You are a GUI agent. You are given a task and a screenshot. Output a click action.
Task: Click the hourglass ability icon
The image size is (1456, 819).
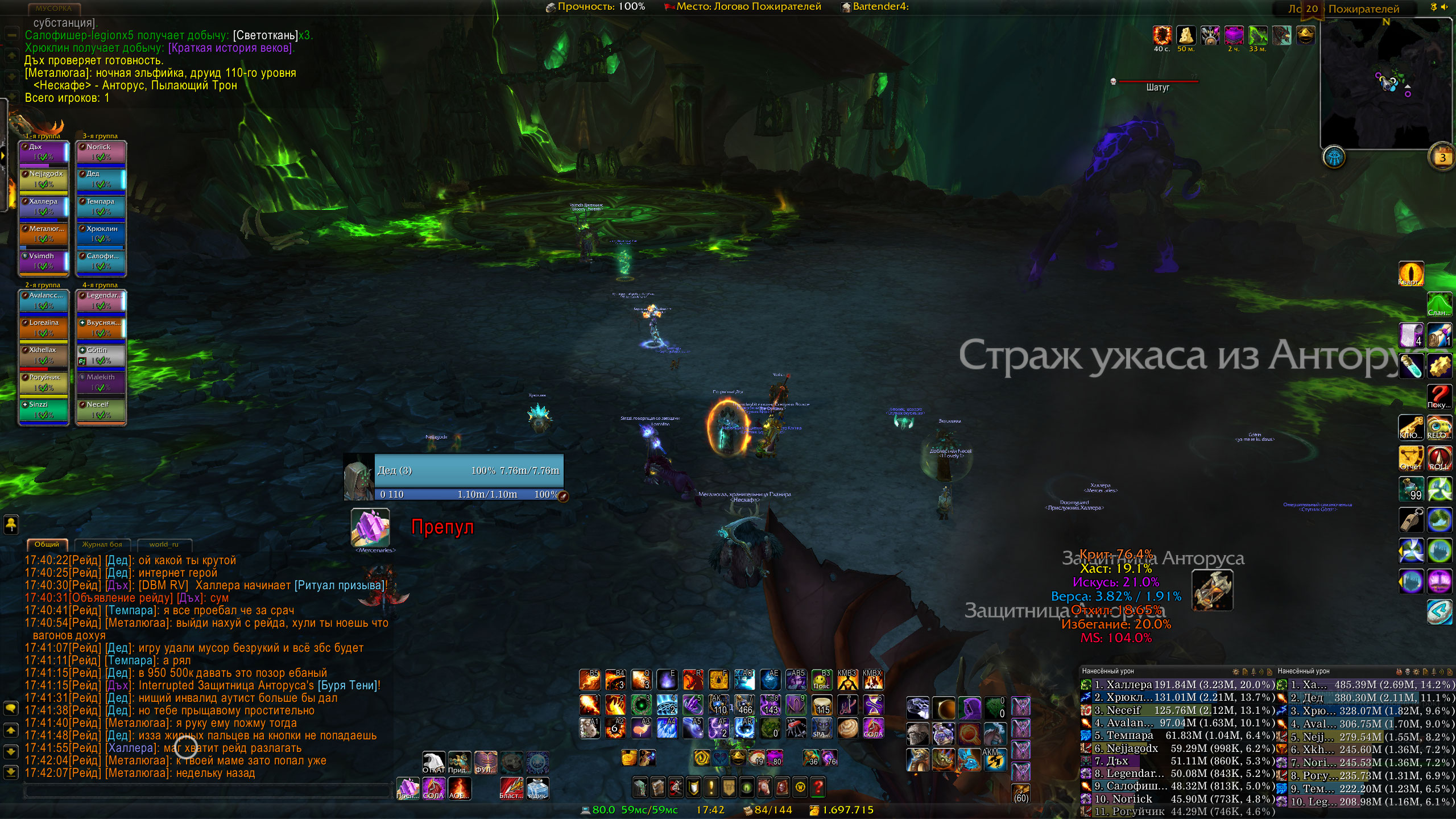873,705
